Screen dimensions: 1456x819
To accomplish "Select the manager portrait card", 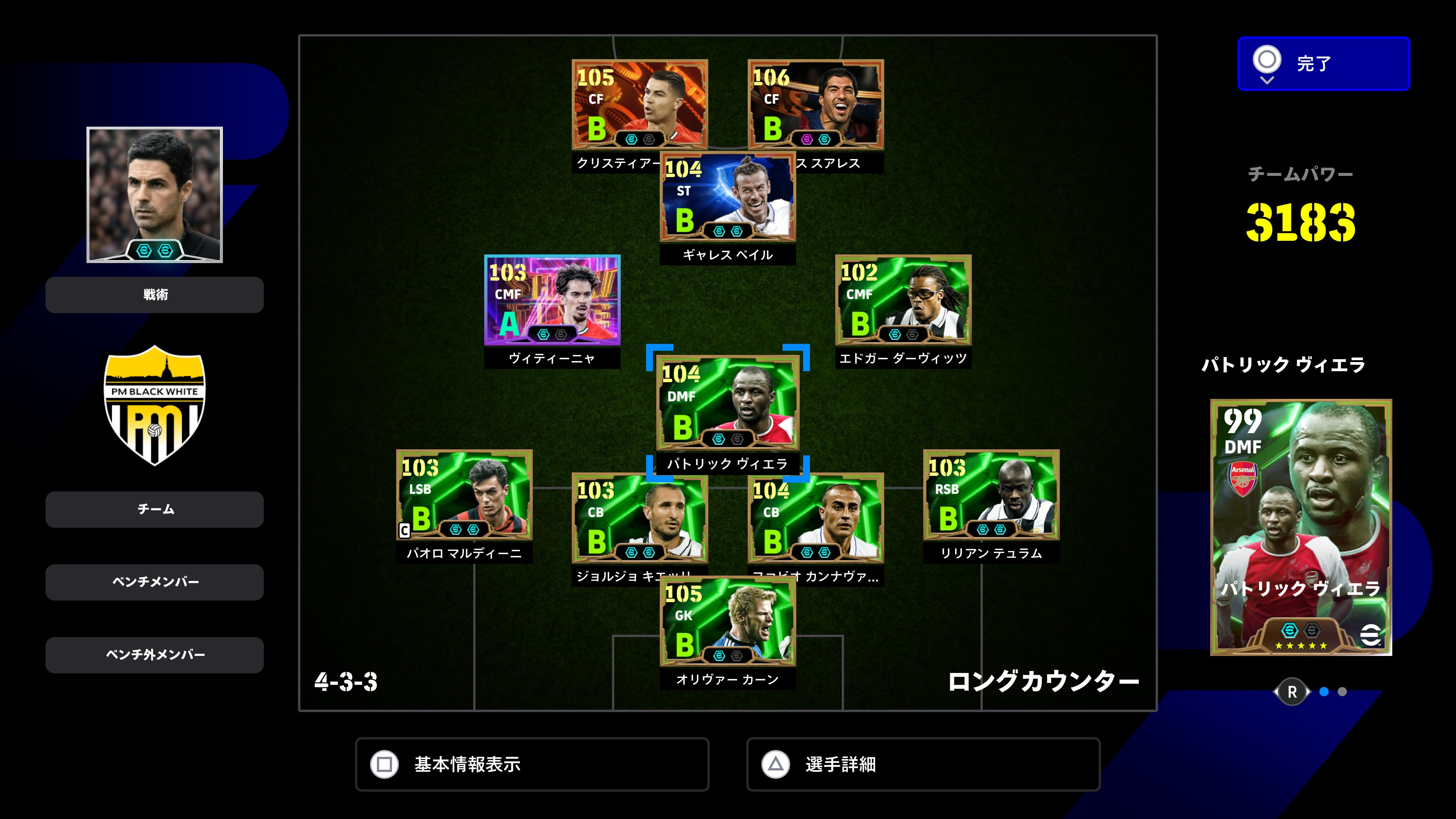I will (154, 195).
